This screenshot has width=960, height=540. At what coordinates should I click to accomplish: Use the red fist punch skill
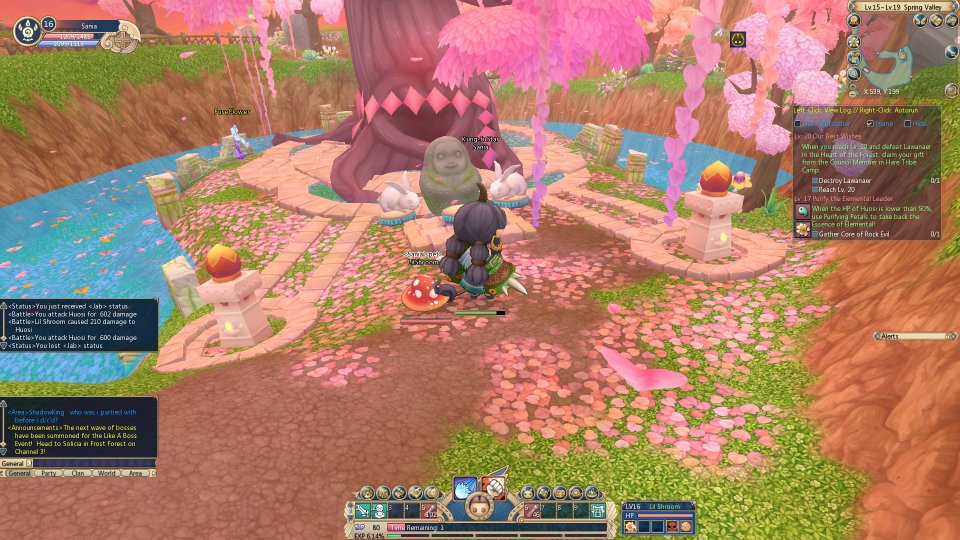tap(494, 487)
